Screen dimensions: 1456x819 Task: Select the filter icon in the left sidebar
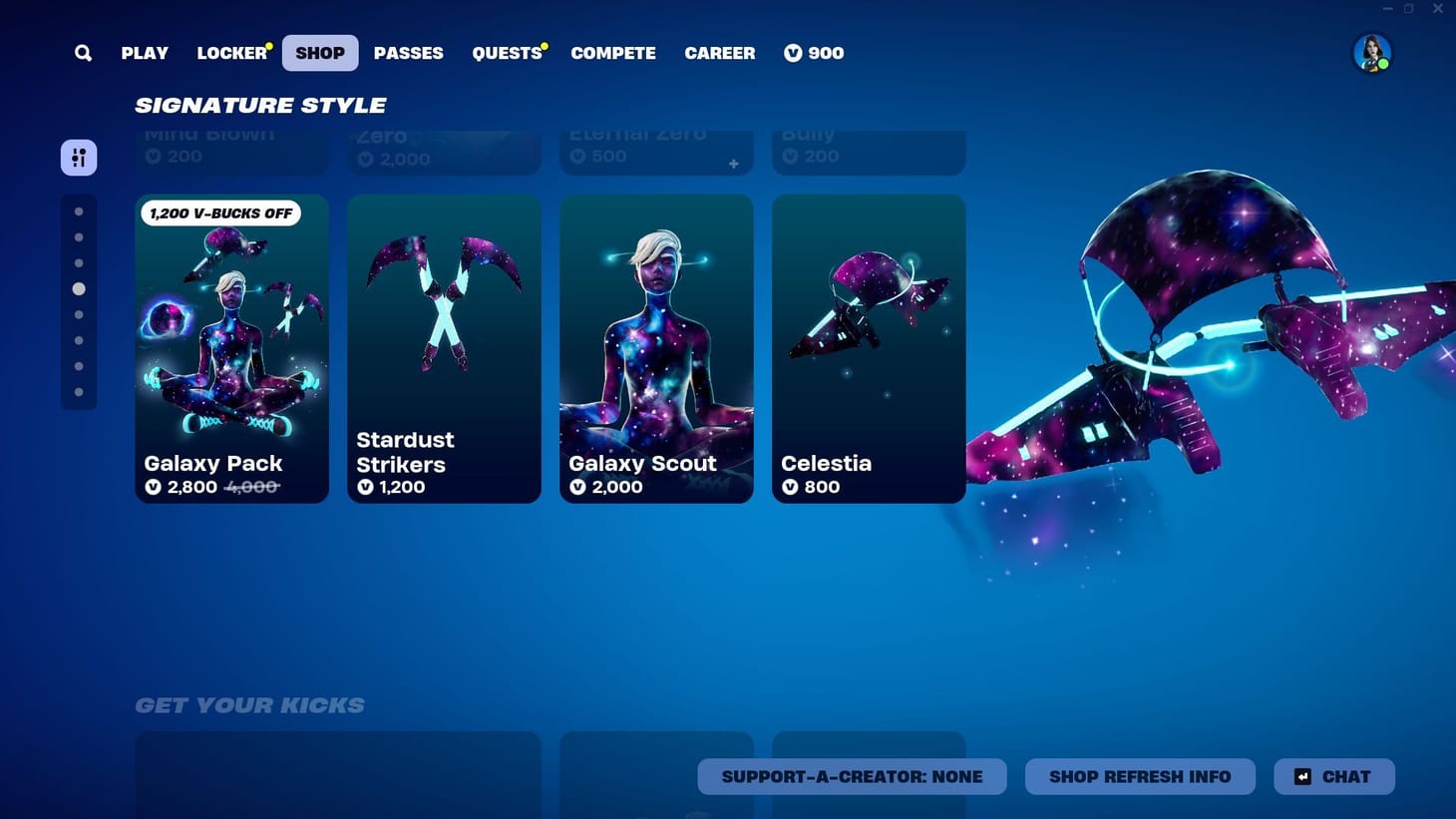tap(79, 157)
